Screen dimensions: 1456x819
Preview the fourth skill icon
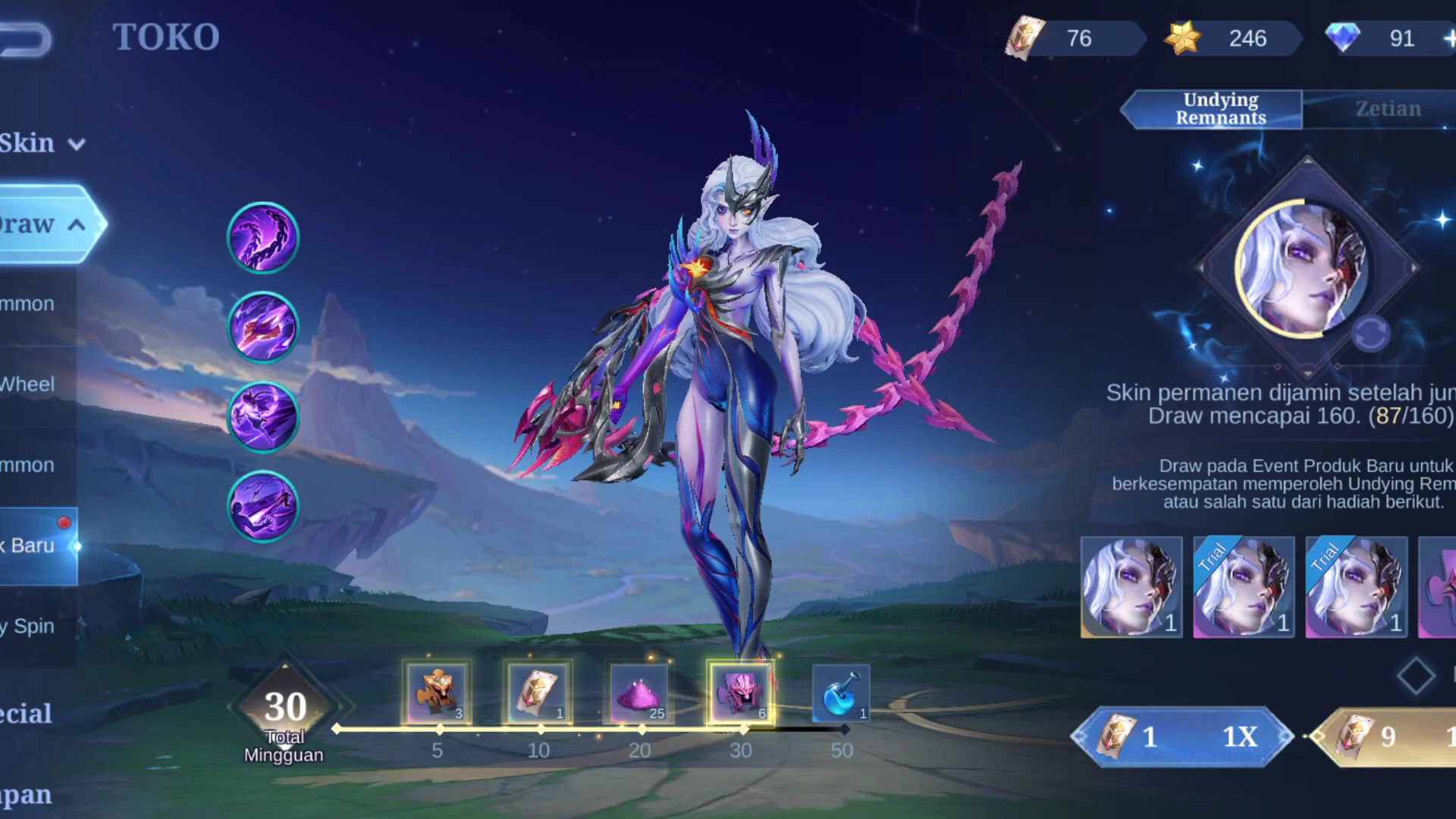point(263,506)
